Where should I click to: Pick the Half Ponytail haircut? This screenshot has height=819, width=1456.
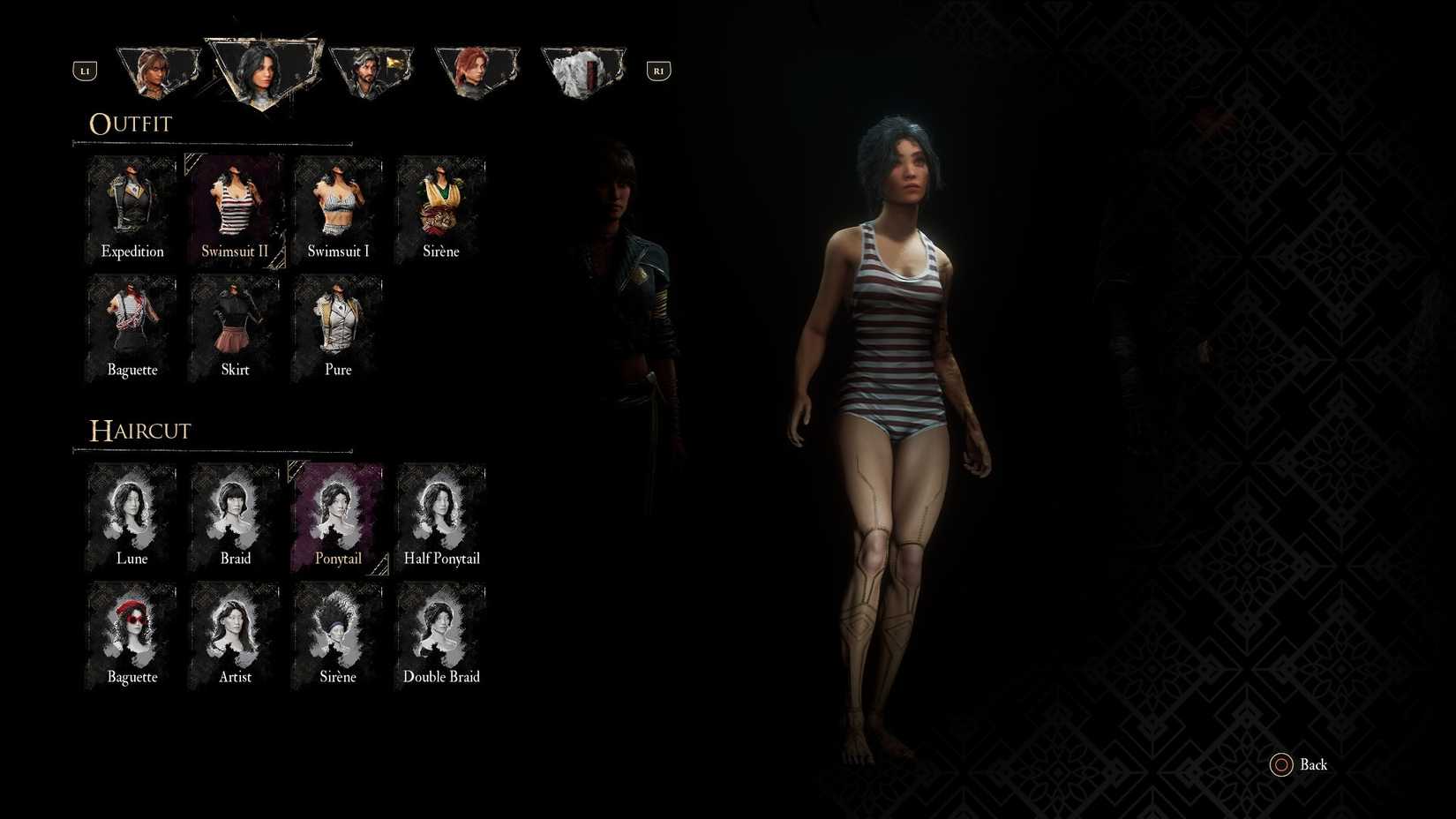(441, 515)
